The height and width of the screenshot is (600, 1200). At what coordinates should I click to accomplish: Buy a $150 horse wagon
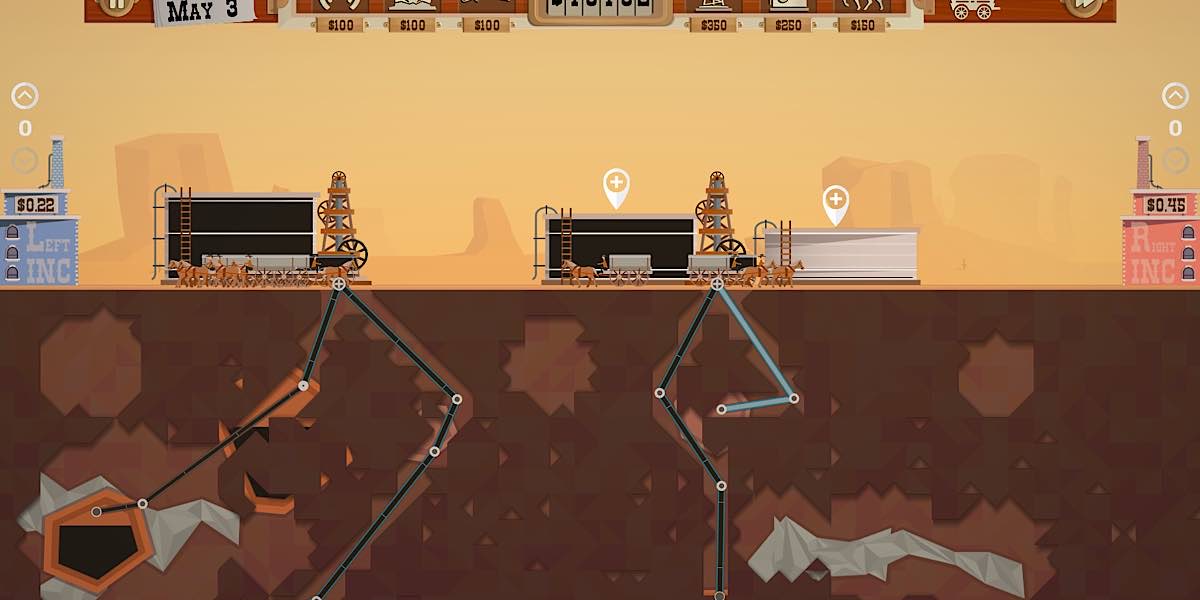click(862, 8)
